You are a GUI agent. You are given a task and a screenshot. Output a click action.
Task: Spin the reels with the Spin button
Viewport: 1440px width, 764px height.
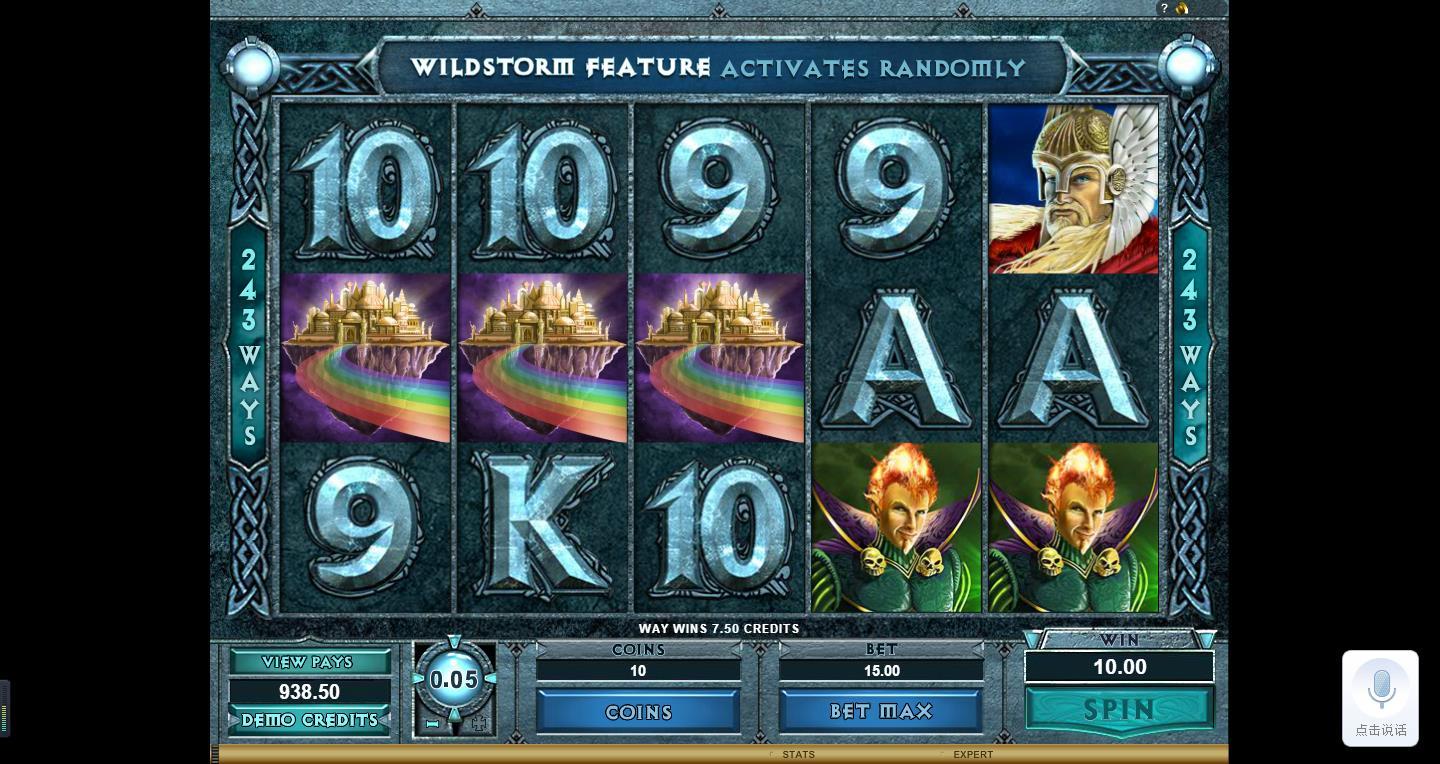coord(1119,710)
